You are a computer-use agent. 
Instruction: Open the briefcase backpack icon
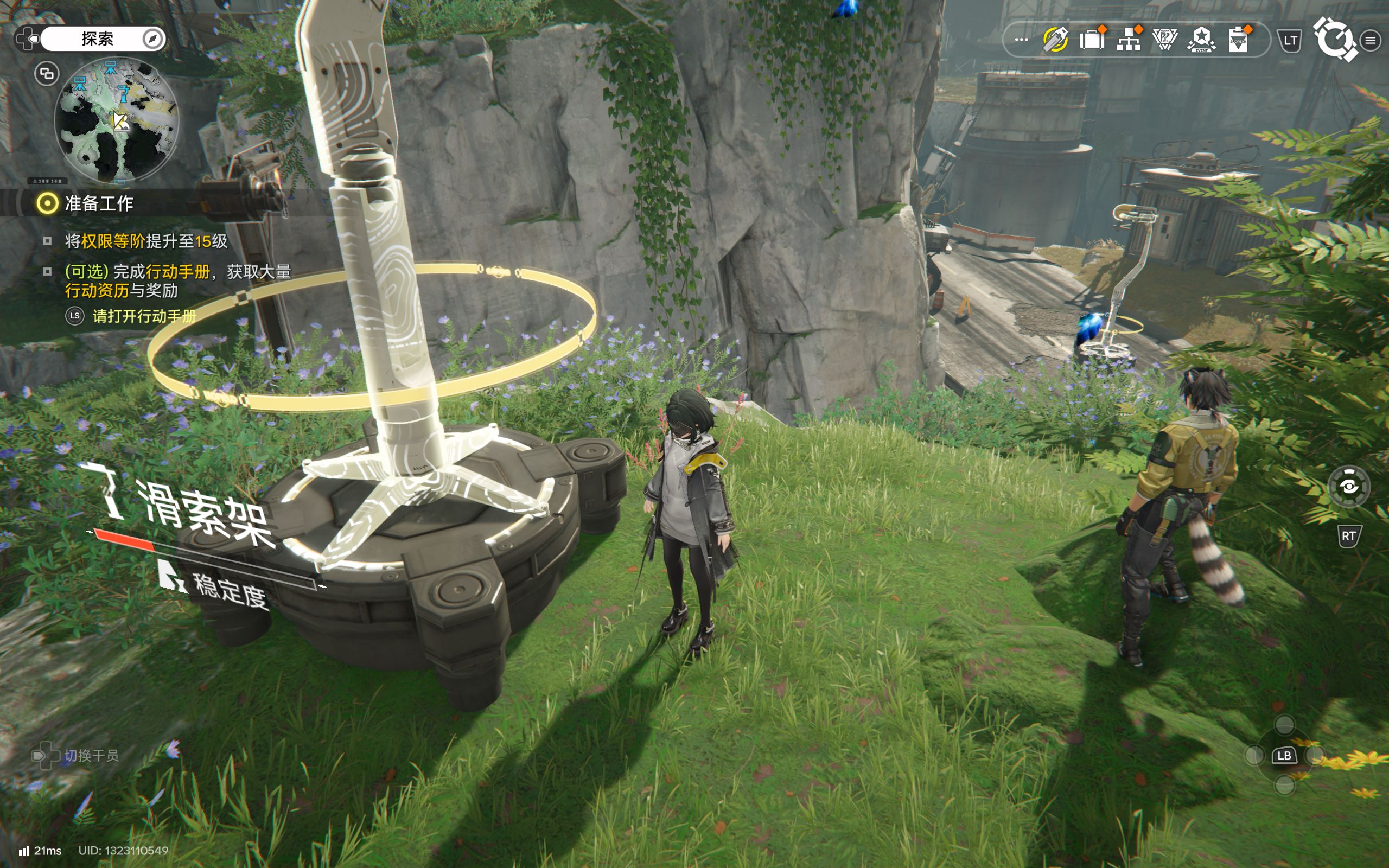point(1092,40)
